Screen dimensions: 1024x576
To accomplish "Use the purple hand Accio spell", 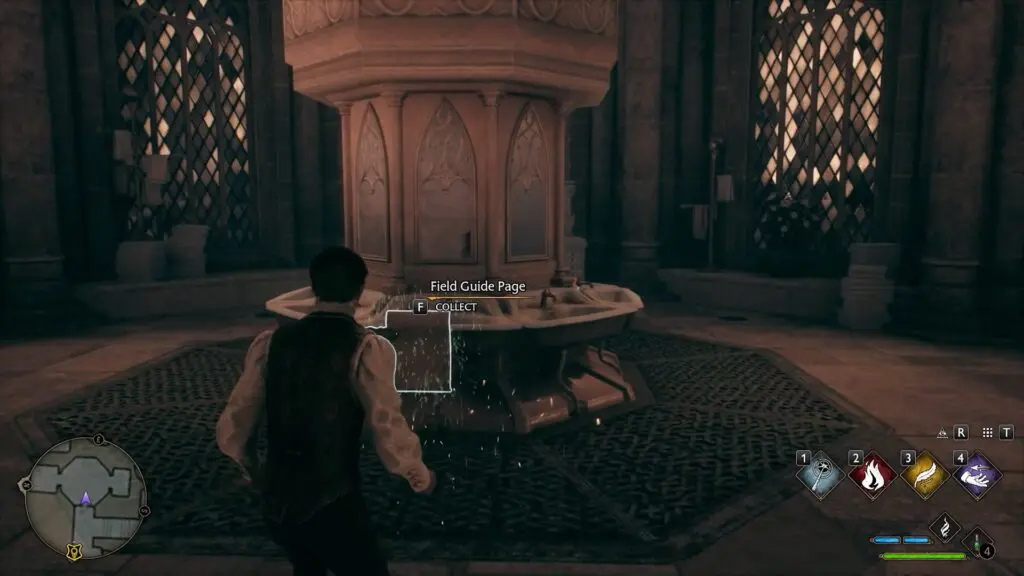I will click(x=976, y=475).
